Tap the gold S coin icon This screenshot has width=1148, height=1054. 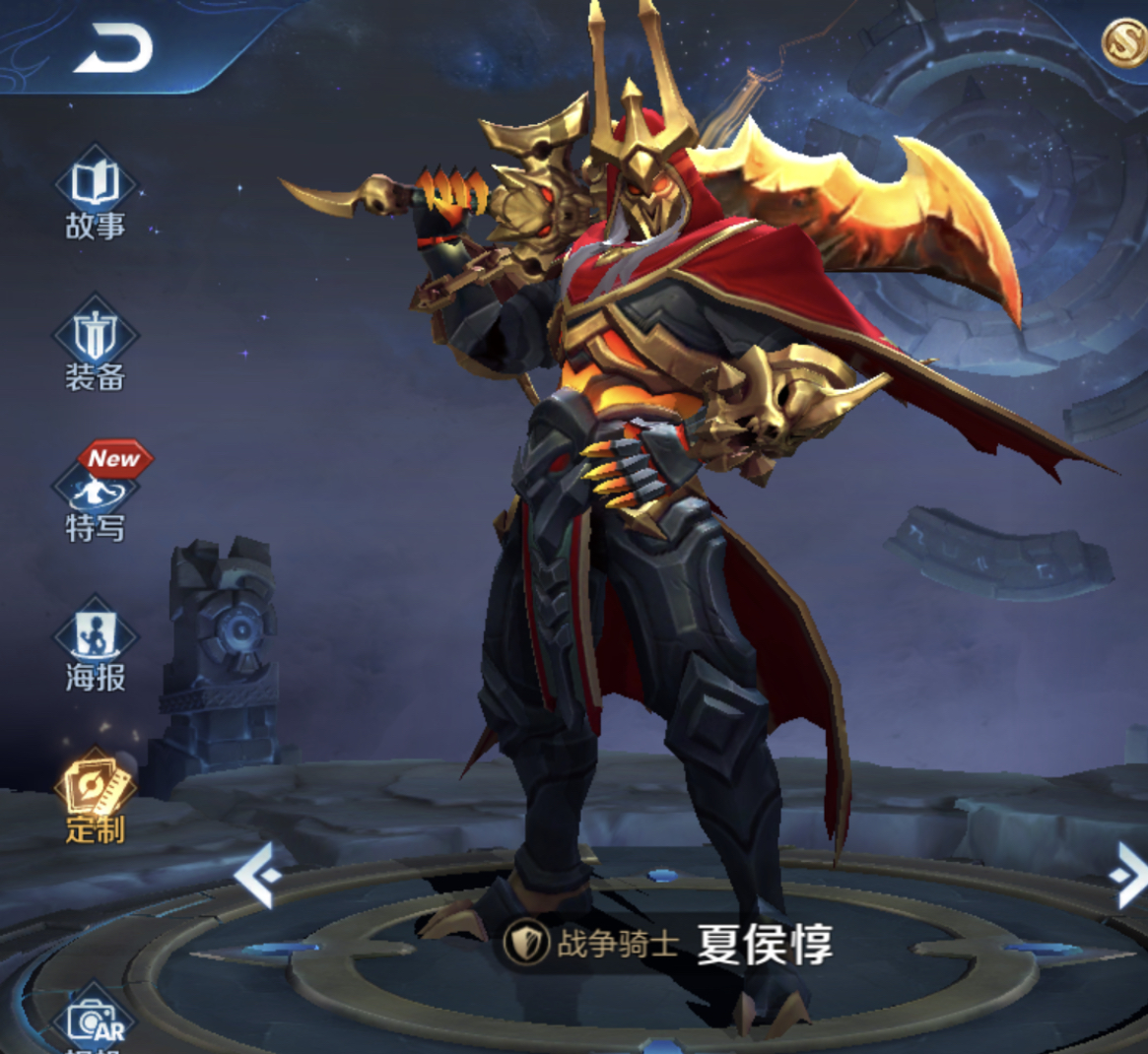click(1123, 42)
